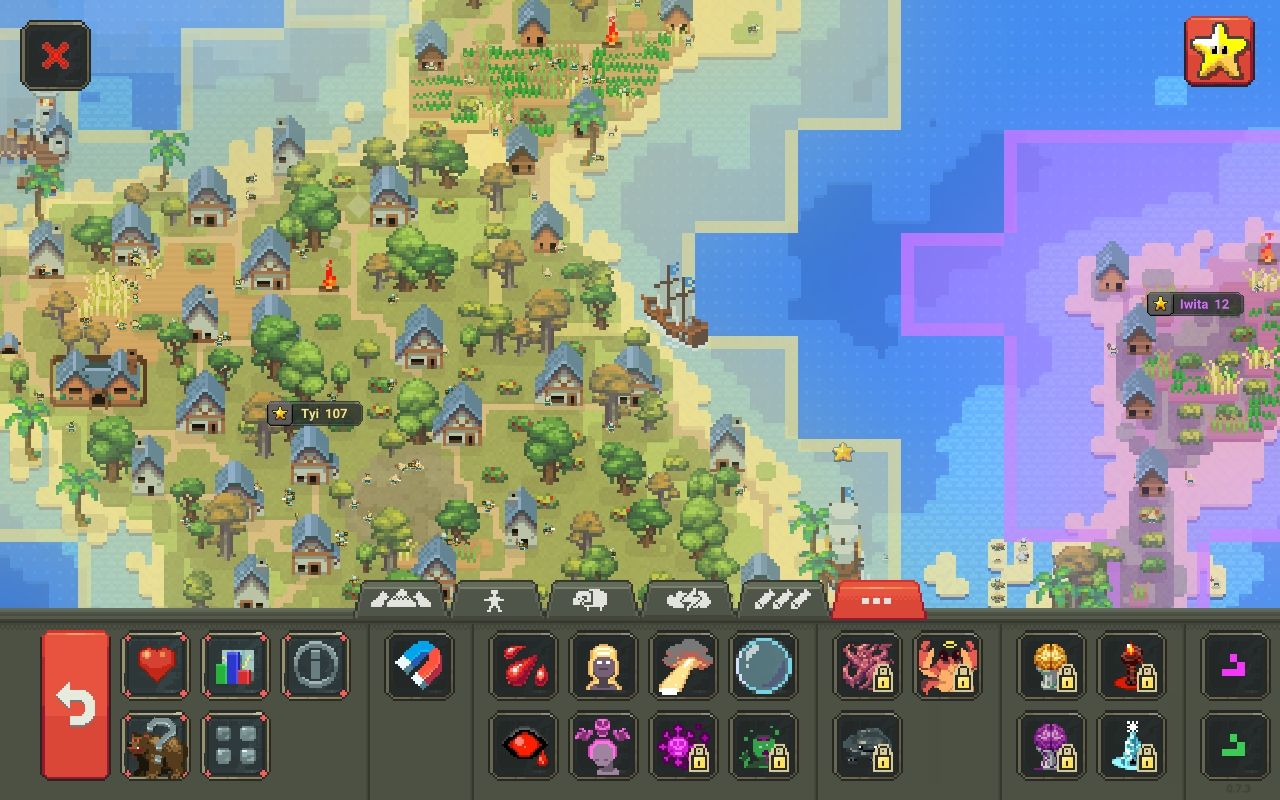The image size is (1280, 800).
Task: Select the mystery bear icon
Action: click(x=155, y=746)
